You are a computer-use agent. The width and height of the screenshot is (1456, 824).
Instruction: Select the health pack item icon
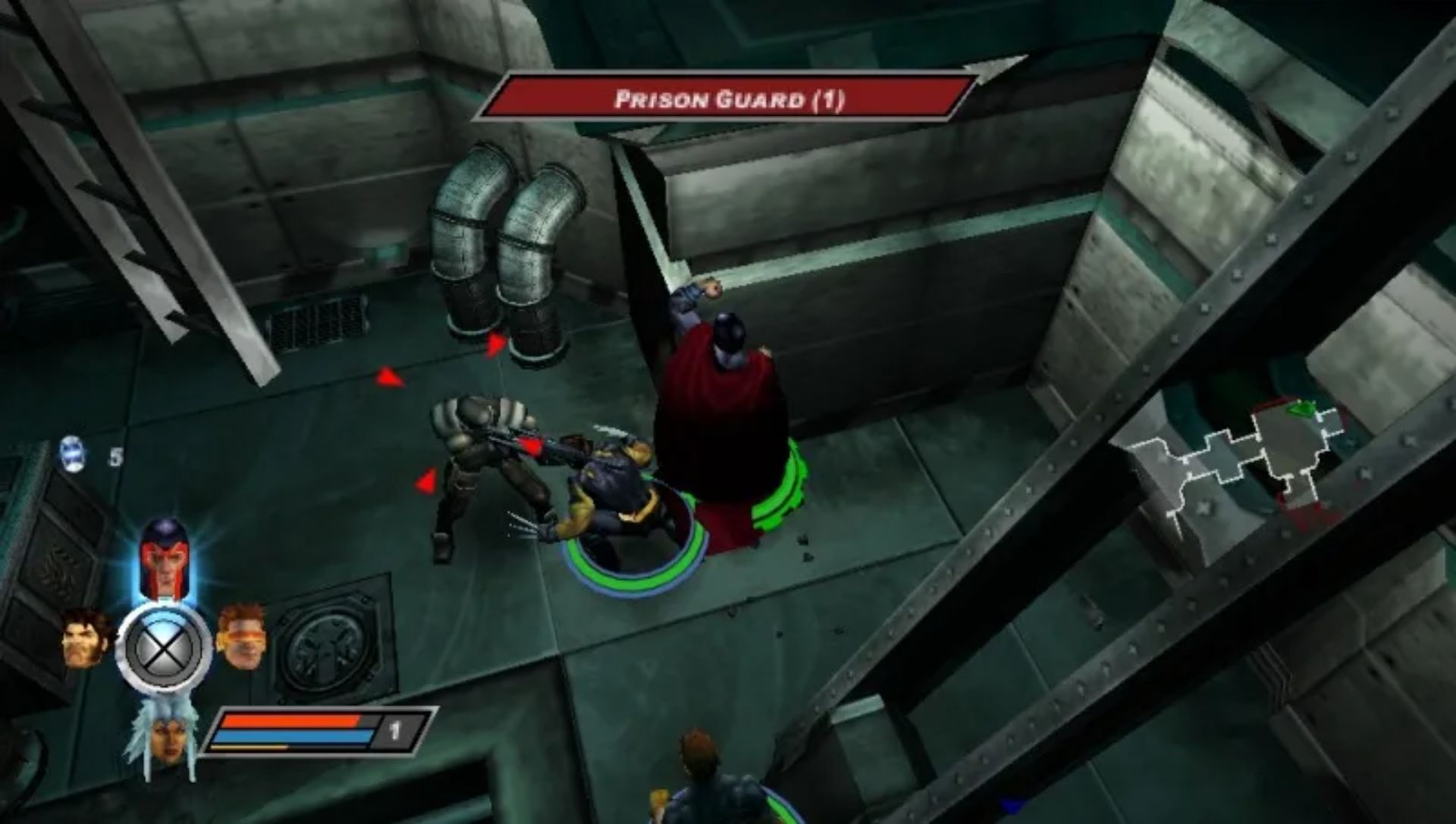[x=74, y=453]
